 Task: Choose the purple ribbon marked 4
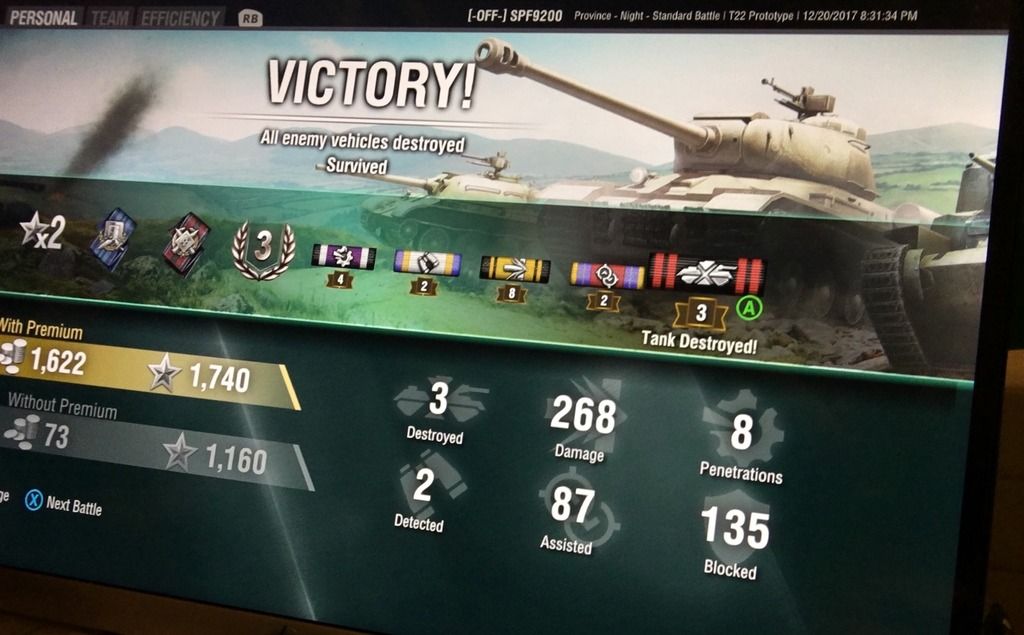[x=343, y=257]
